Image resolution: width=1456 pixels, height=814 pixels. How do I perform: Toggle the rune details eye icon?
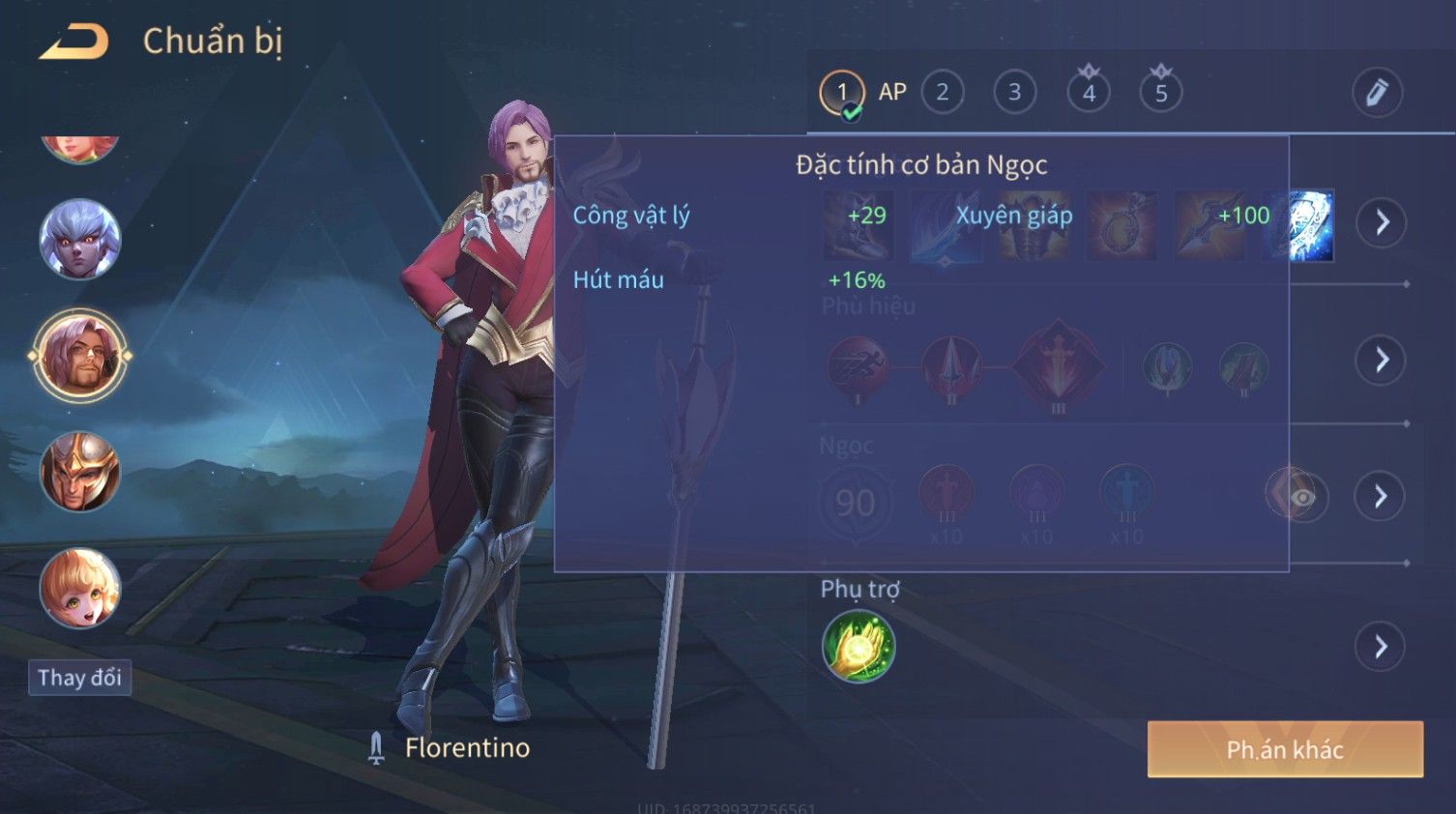click(x=1302, y=497)
